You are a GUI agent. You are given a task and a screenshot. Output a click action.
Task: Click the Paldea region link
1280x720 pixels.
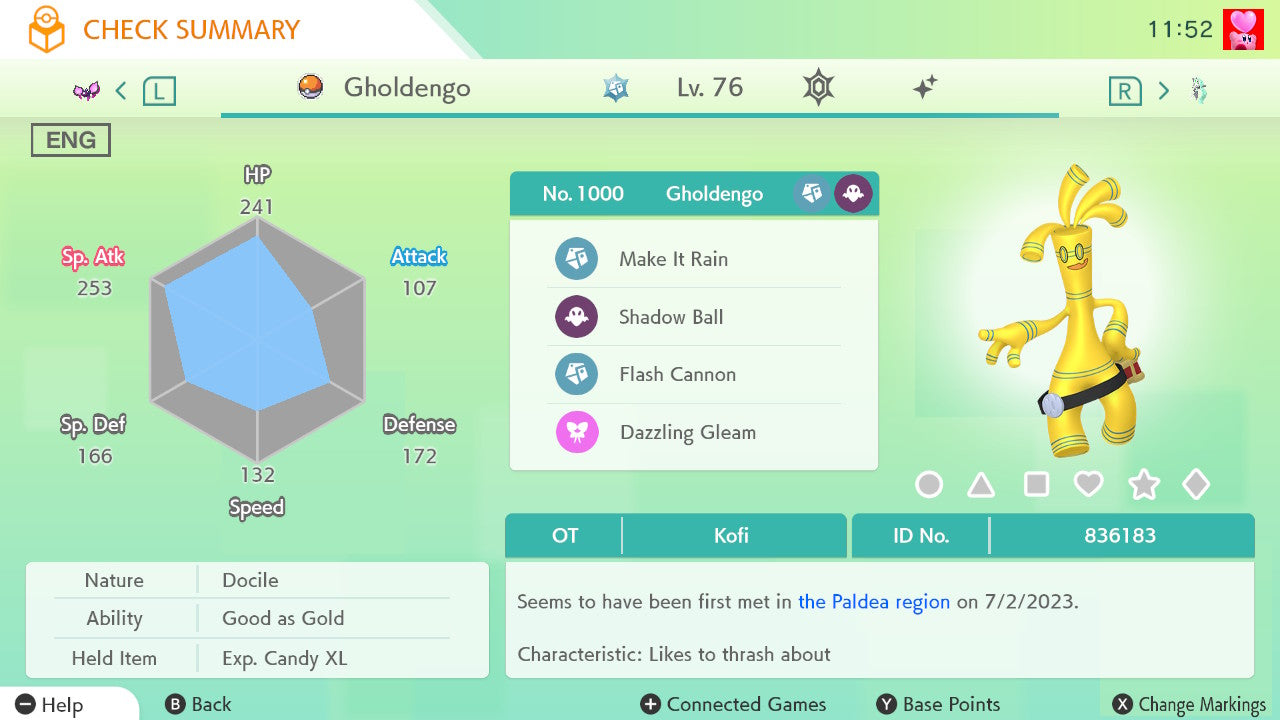pyautogui.click(x=874, y=602)
